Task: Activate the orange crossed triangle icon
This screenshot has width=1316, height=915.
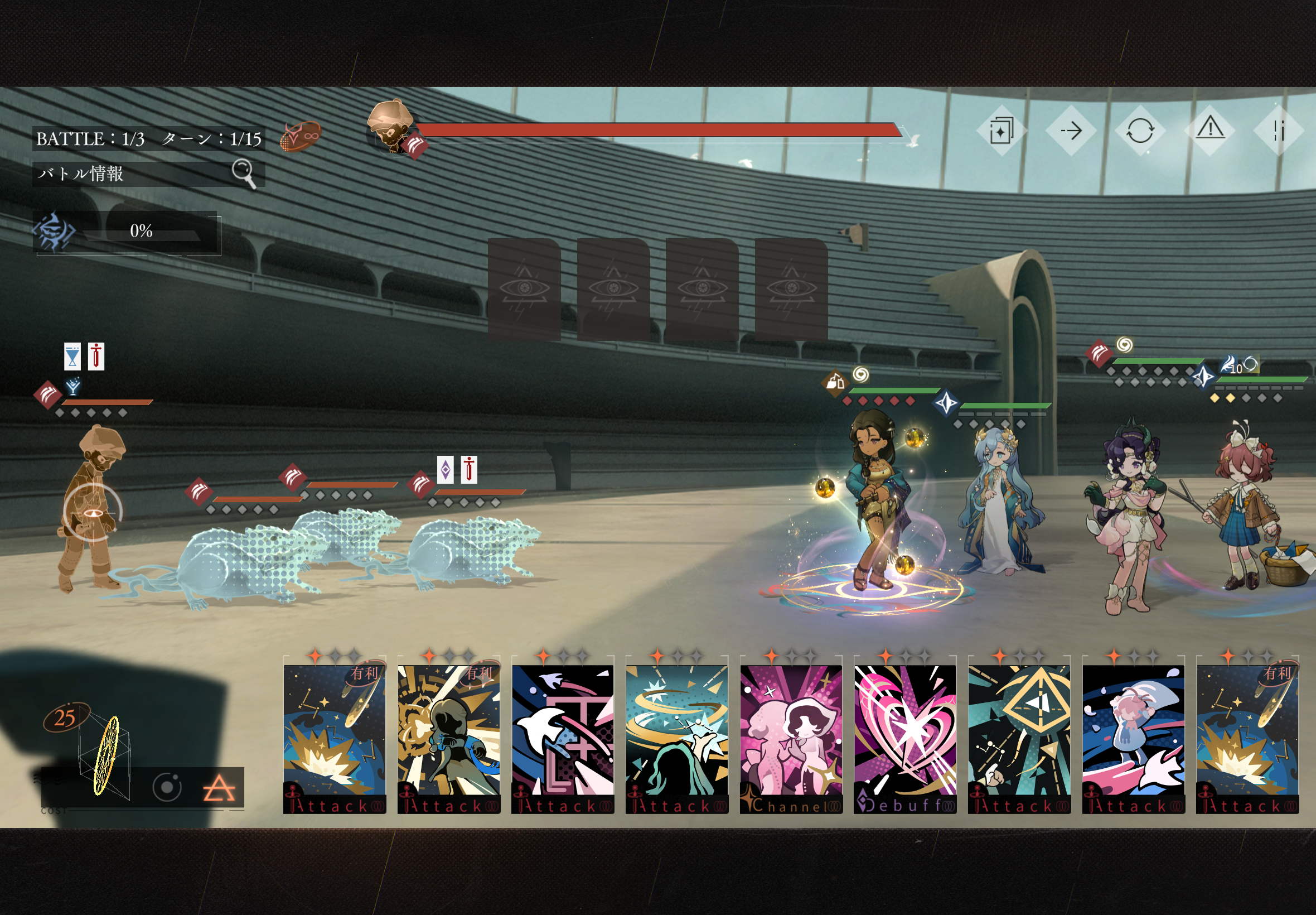Action: [219, 788]
